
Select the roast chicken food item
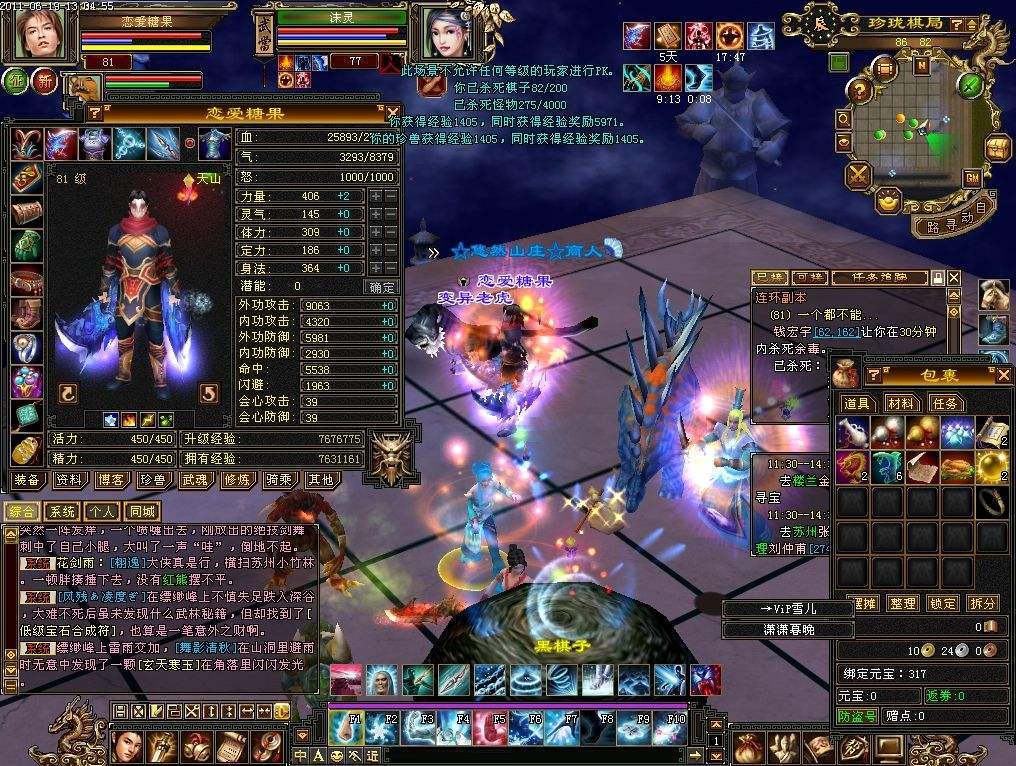pos(956,466)
